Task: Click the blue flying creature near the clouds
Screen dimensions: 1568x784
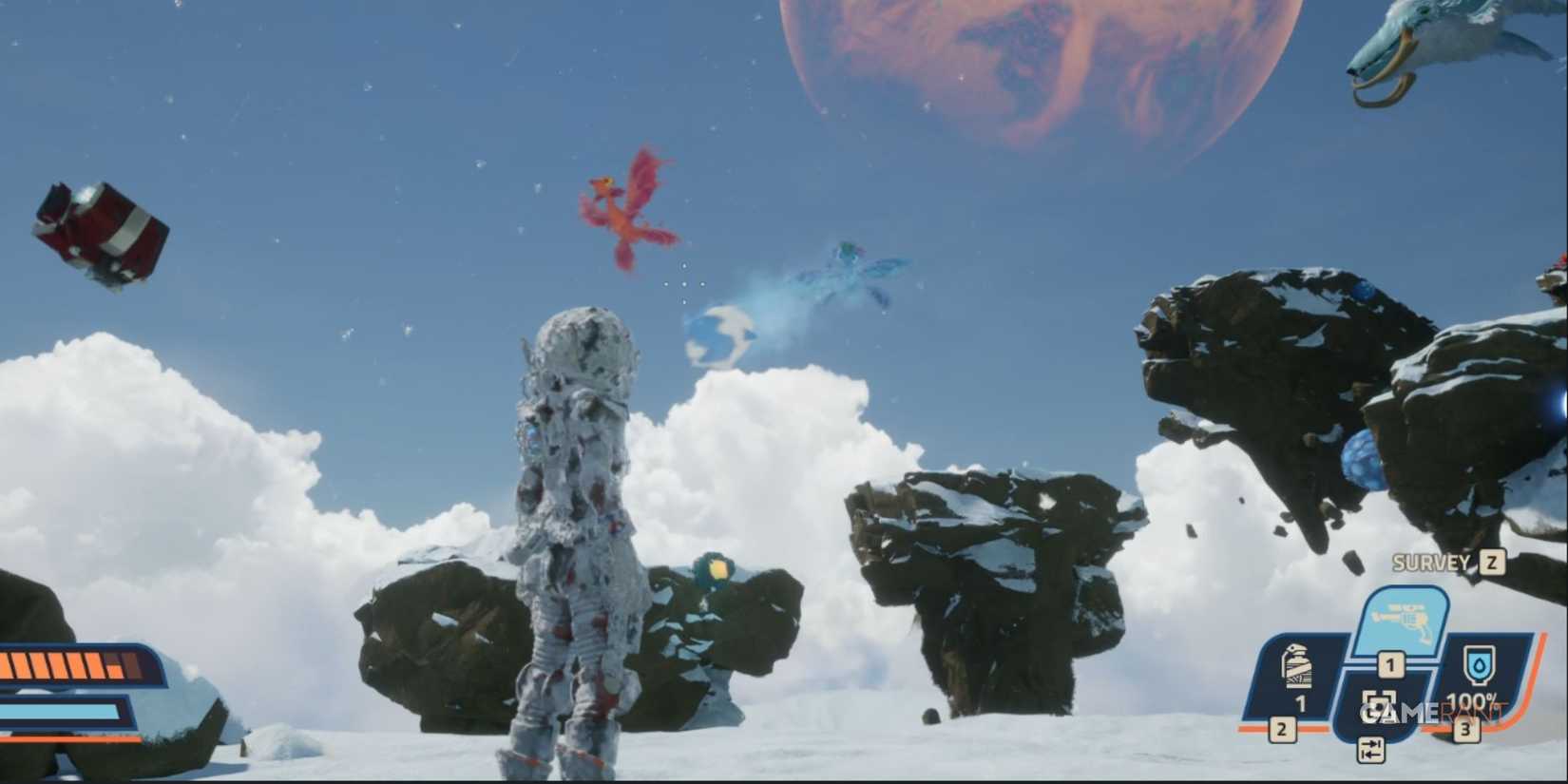Action: (x=846, y=276)
